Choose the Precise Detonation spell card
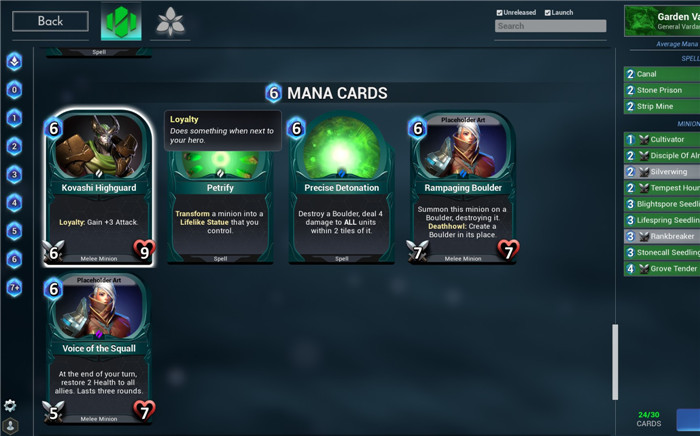Viewport: 700px width, 436px height. pyautogui.click(x=341, y=188)
